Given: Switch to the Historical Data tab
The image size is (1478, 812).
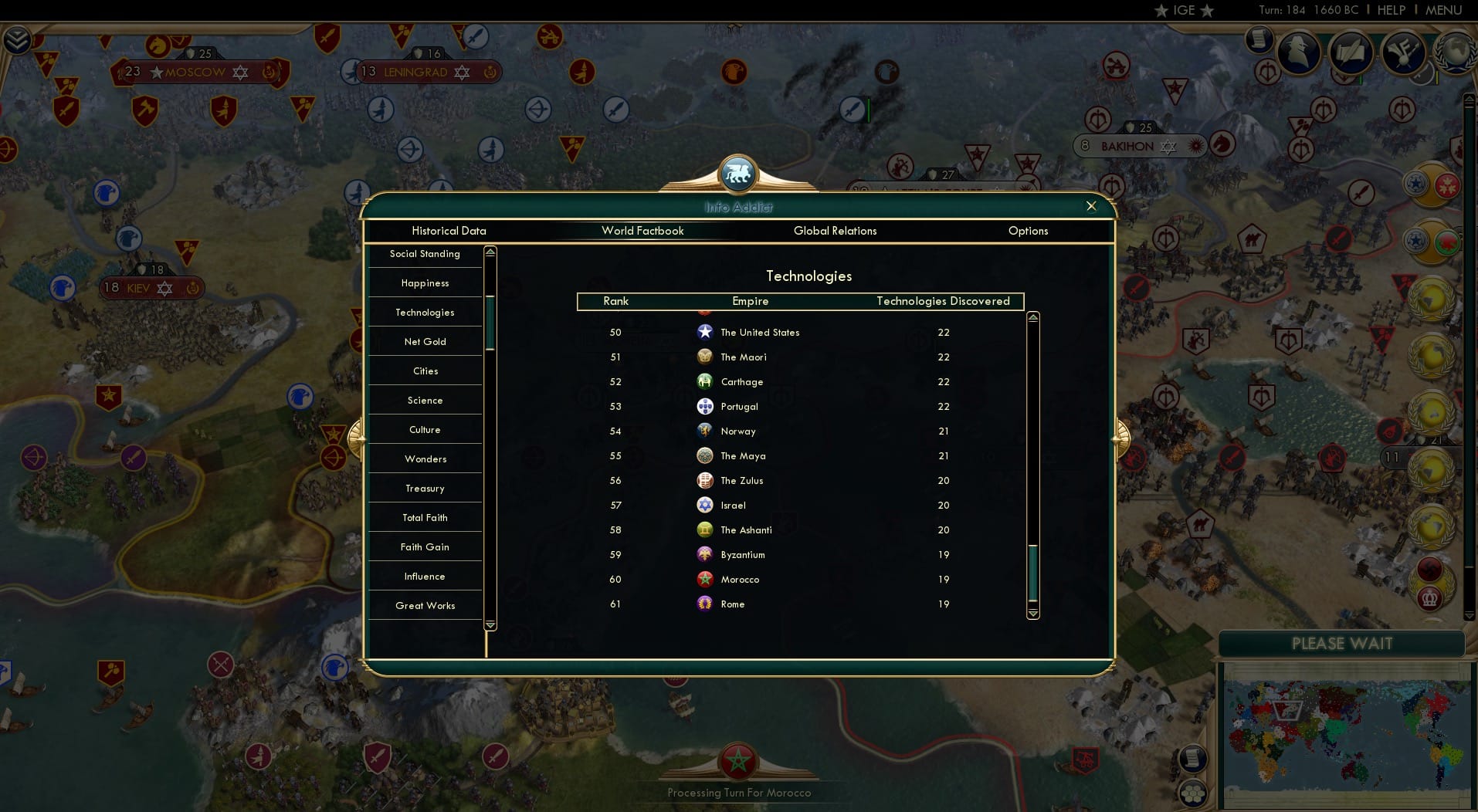Looking at the screenshot, I should (x=449, y=231).
